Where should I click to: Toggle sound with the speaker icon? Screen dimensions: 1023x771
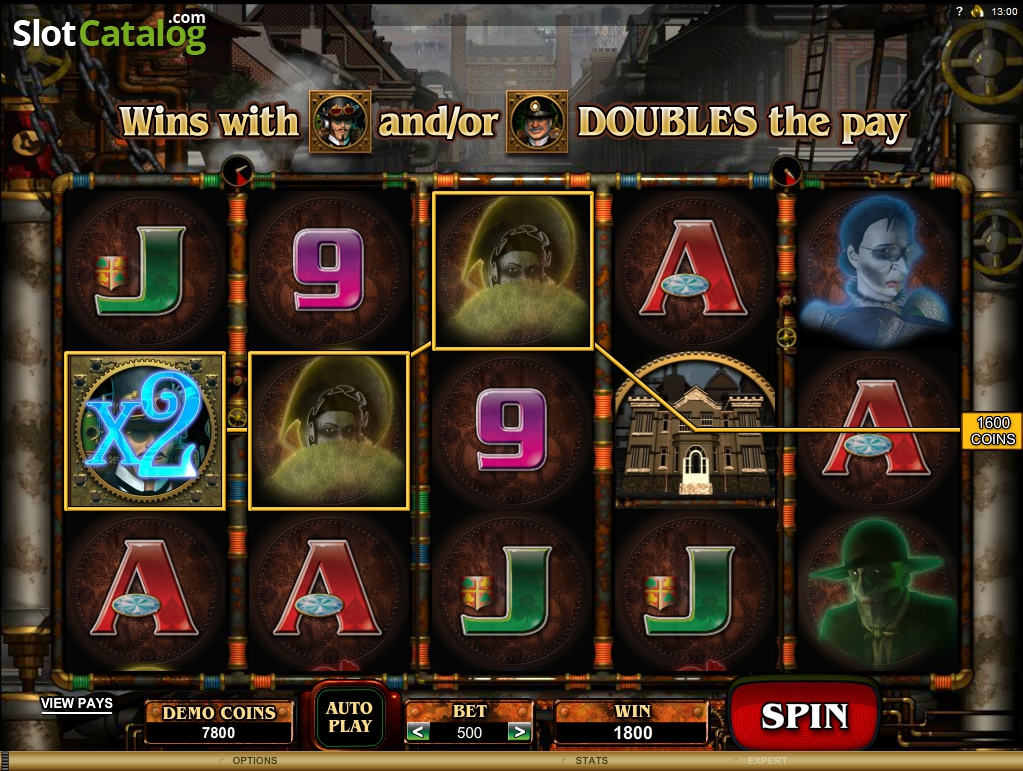[x=979, y=11]
